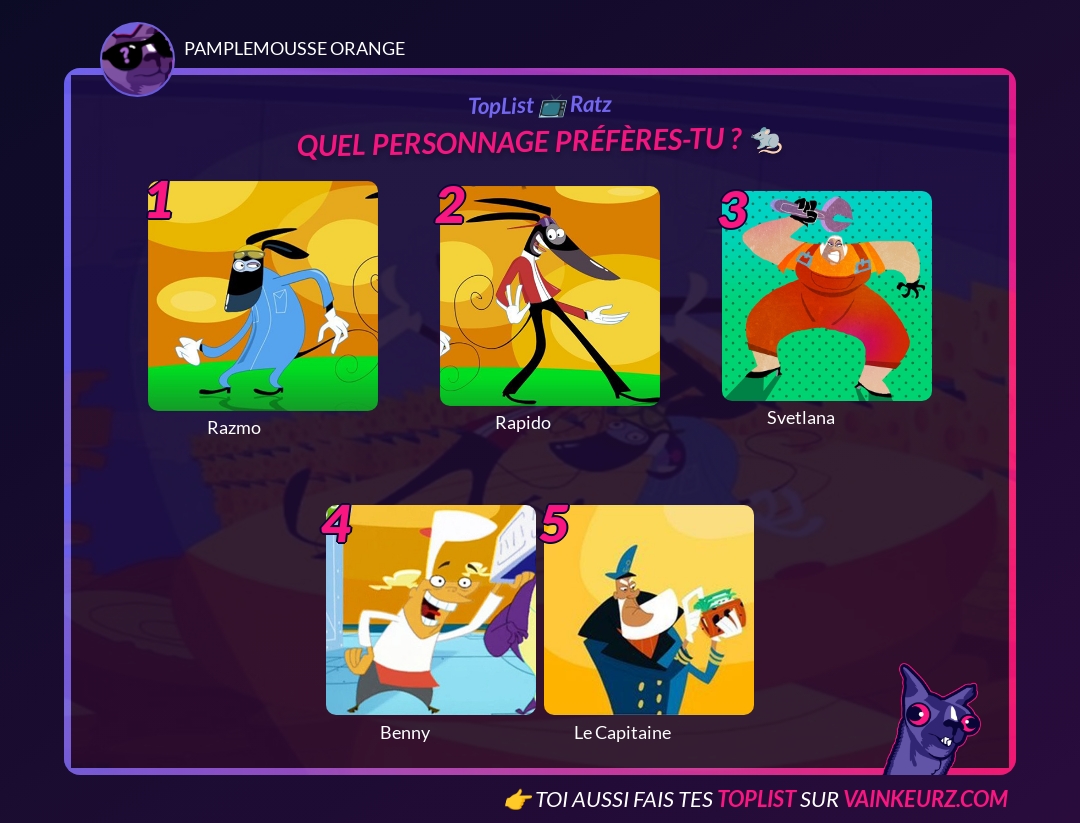This screenshot has height=823, width=1080.
Task: Select the Benny character card
Action: 431,610
